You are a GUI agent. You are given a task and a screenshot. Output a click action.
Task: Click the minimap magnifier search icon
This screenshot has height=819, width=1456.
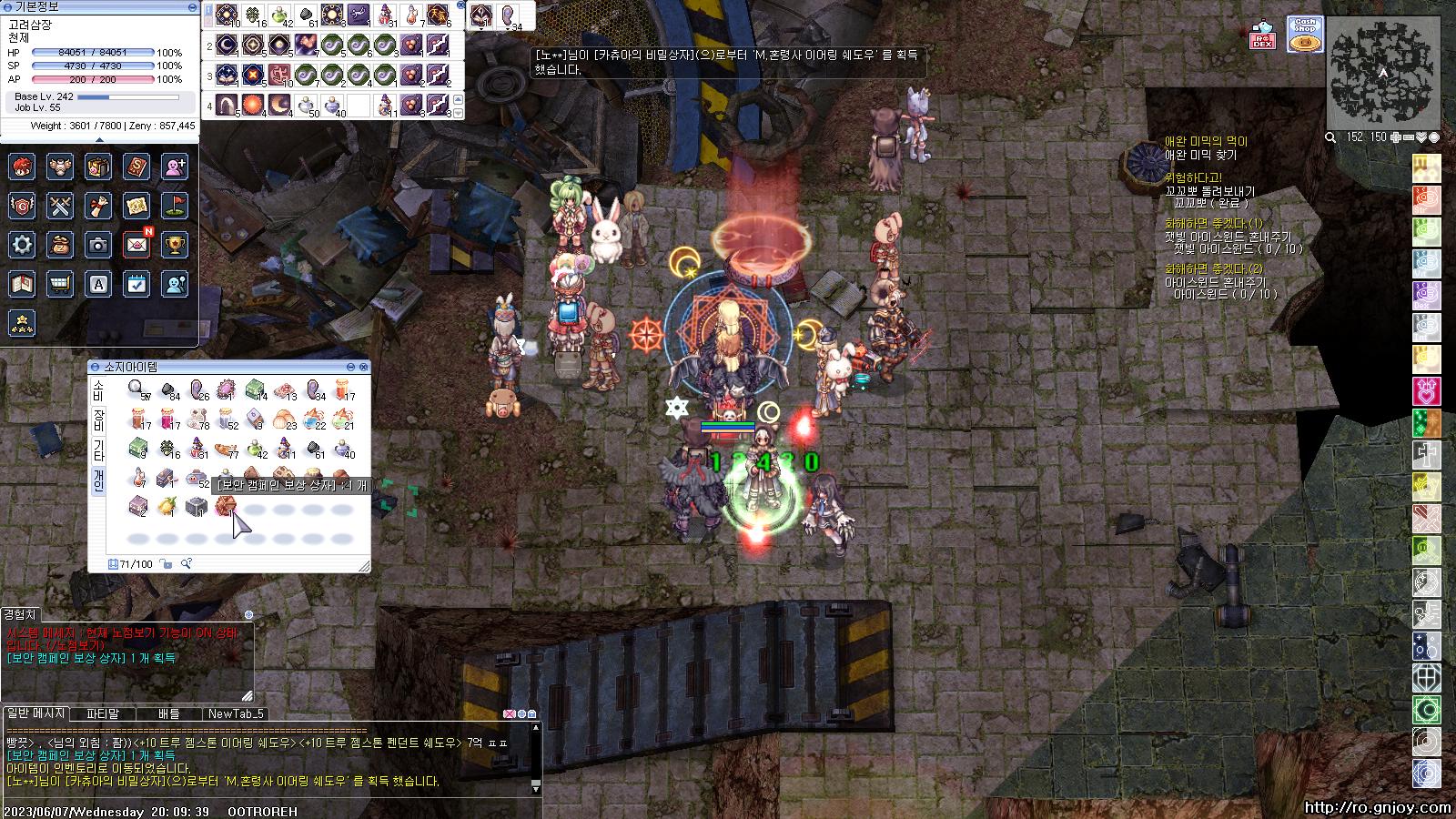[1330, 137]
